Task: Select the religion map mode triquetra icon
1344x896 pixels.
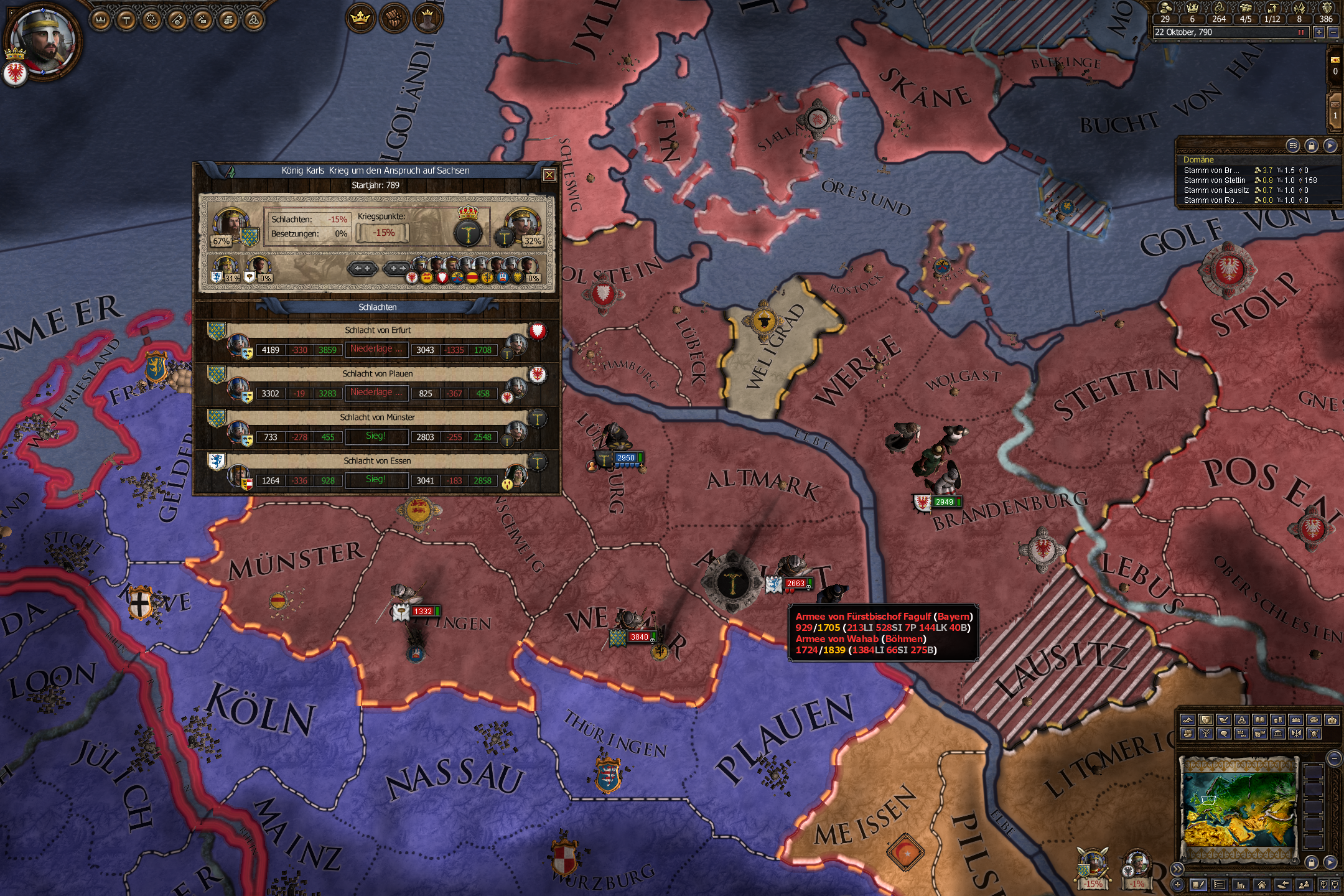Action: (x=1243, y=720)
